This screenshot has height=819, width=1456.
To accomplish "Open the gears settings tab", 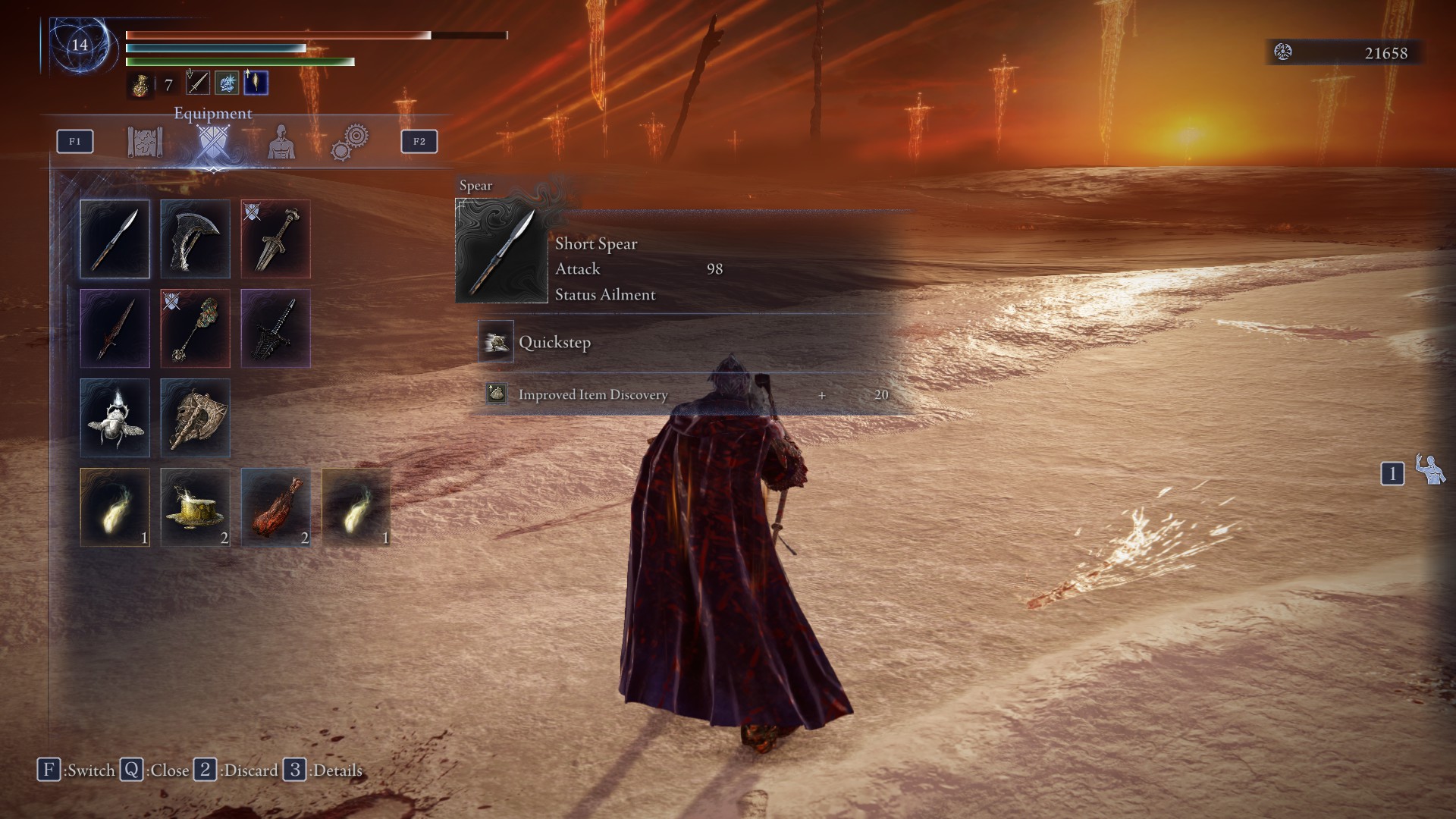I will pos(350,142).
